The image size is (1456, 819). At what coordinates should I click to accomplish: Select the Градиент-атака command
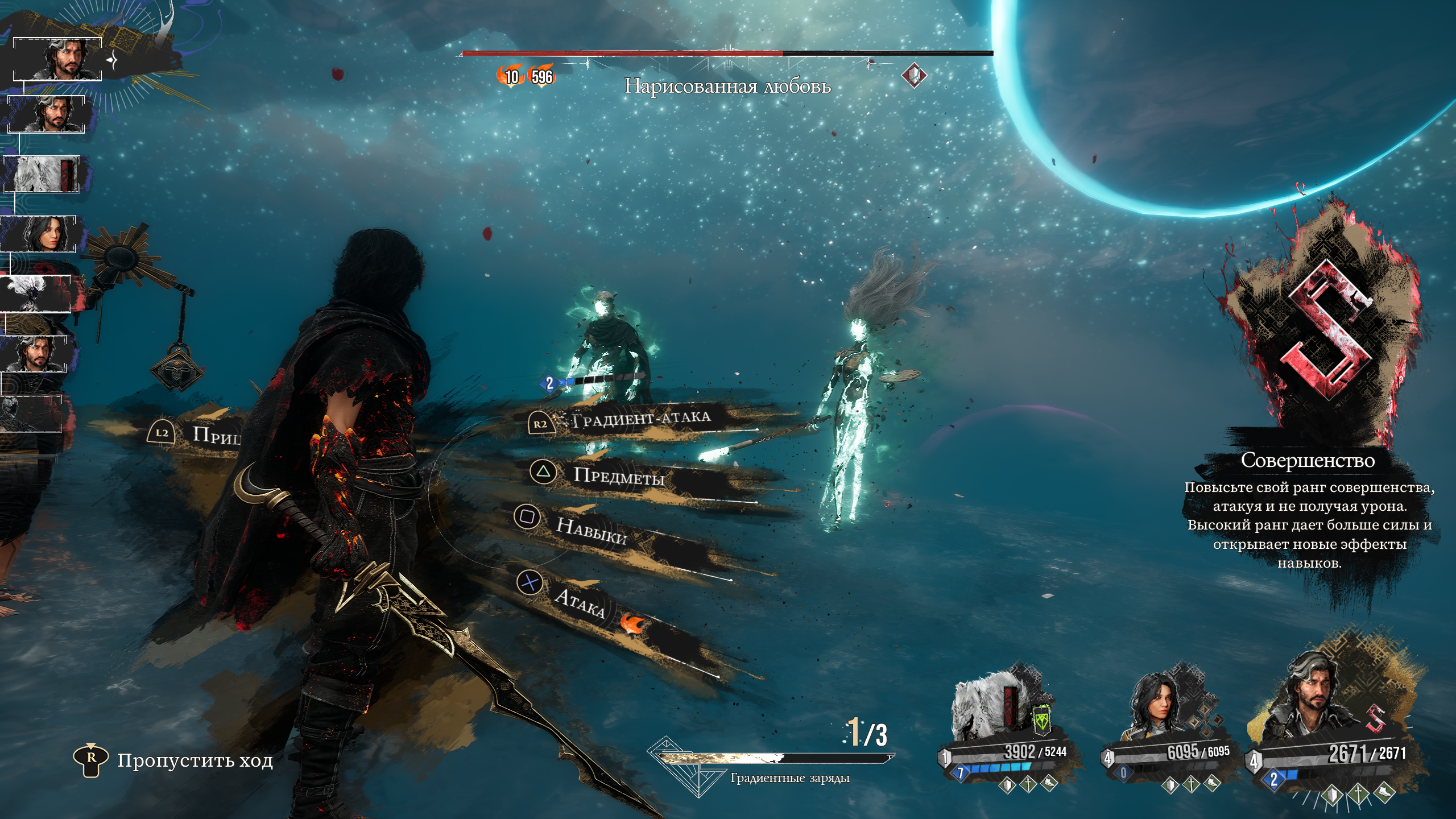[641, 420]
